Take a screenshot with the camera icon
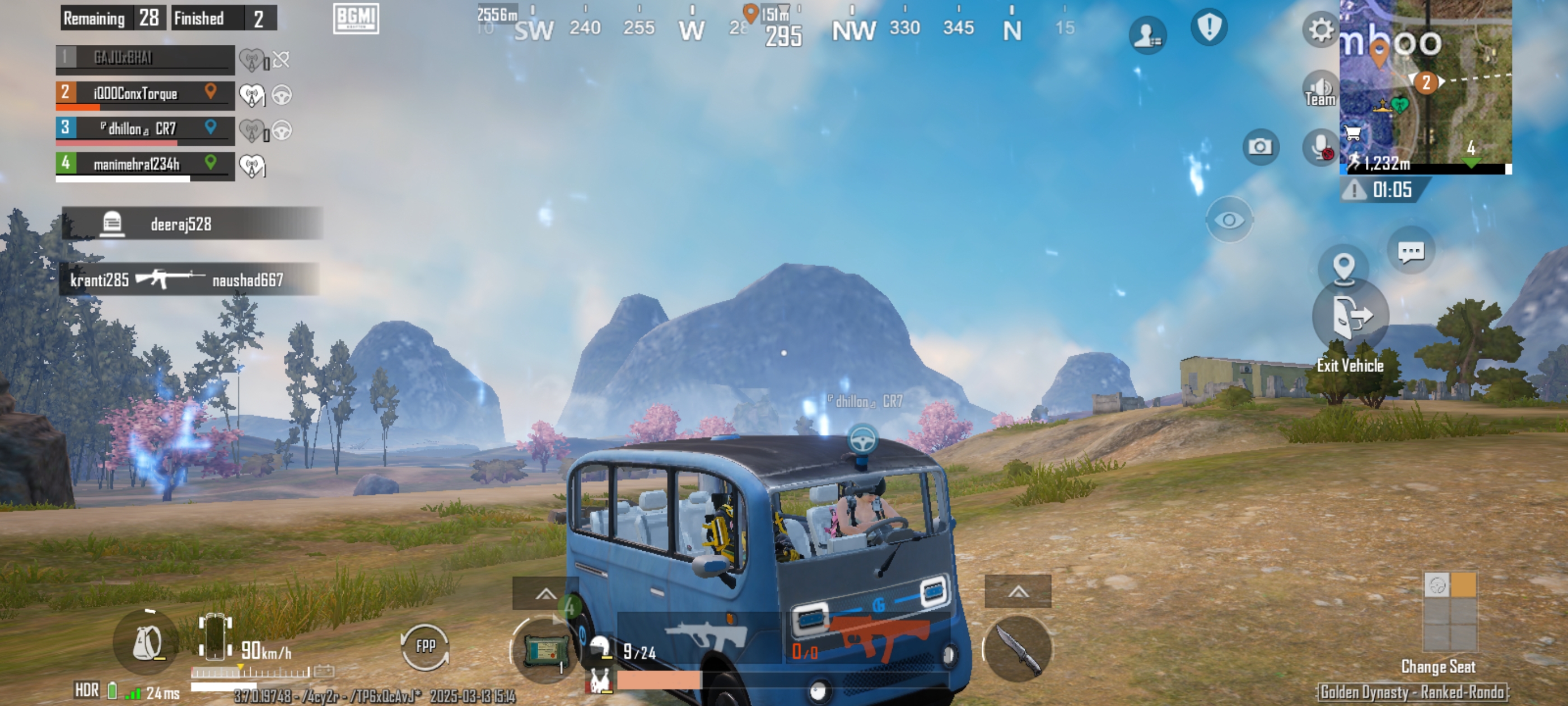Screen dimensions: 1568x706 pos(1259,147)
